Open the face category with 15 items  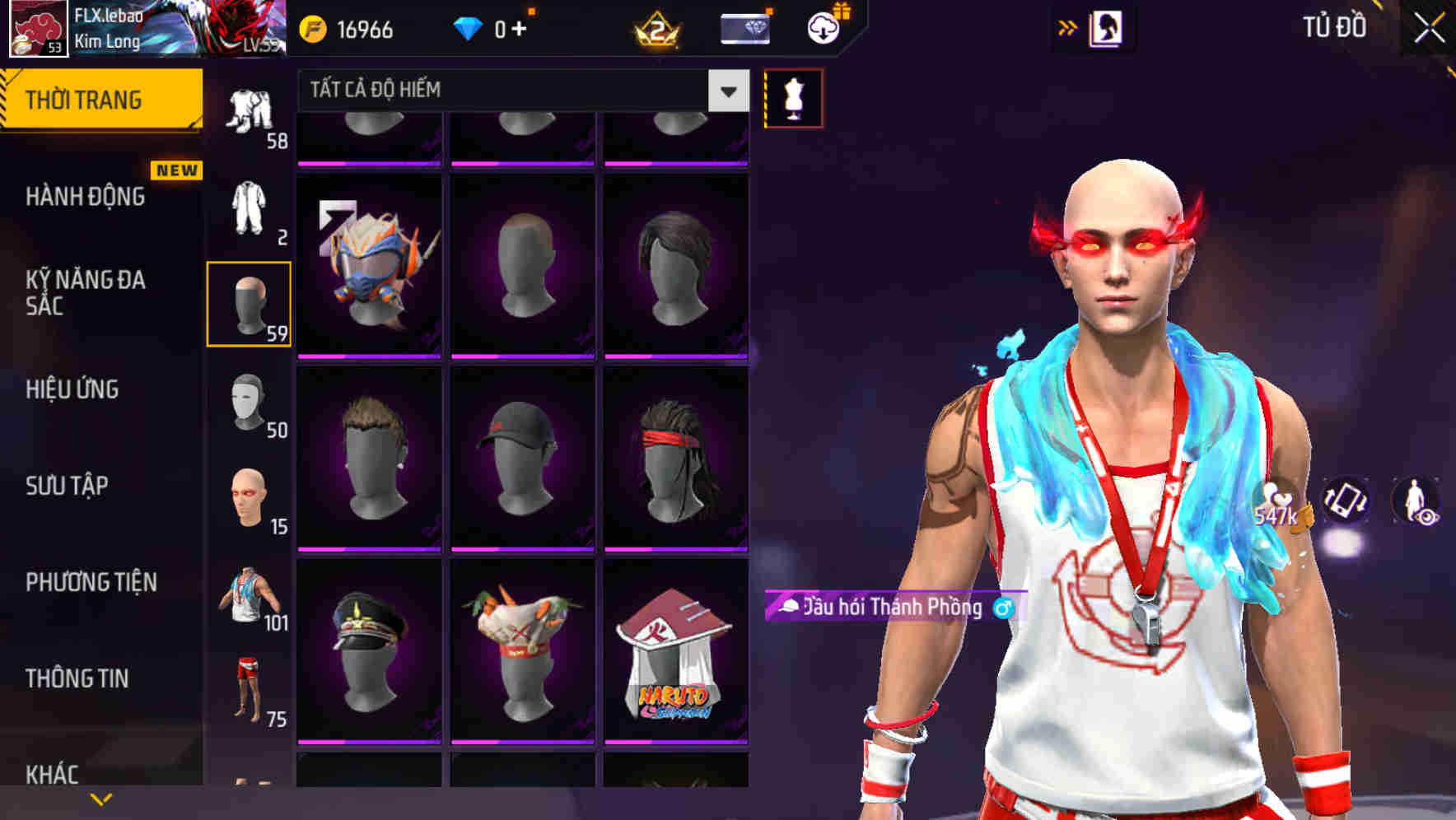[249, 498]
